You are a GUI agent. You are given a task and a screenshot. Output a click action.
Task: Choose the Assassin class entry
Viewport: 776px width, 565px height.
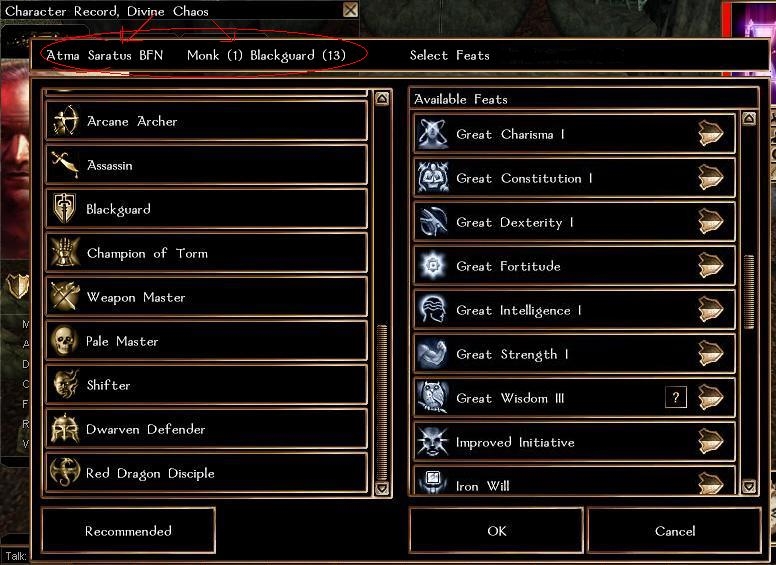click(x=206, y=166)
